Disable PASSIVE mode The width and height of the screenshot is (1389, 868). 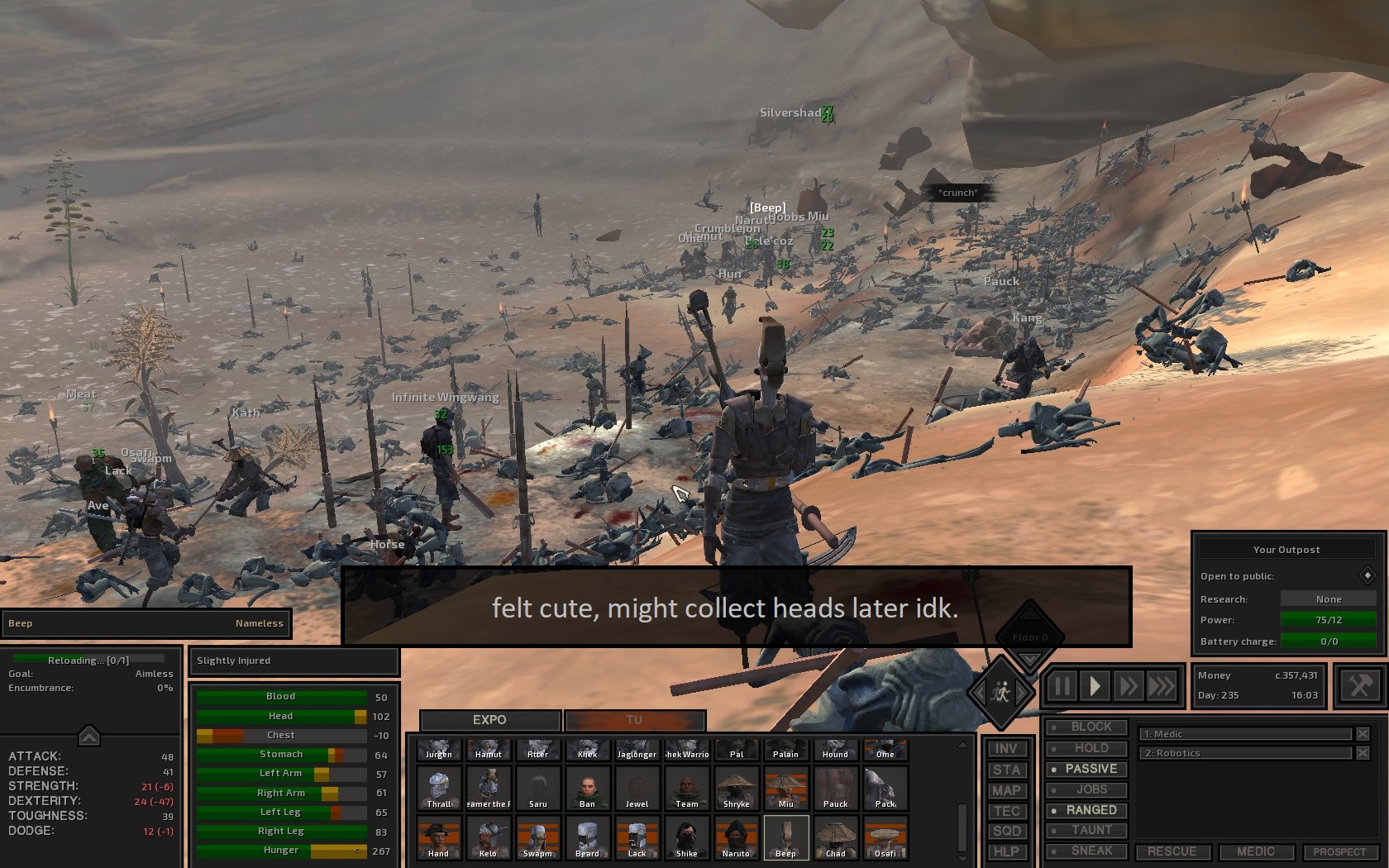point(1086,769)
